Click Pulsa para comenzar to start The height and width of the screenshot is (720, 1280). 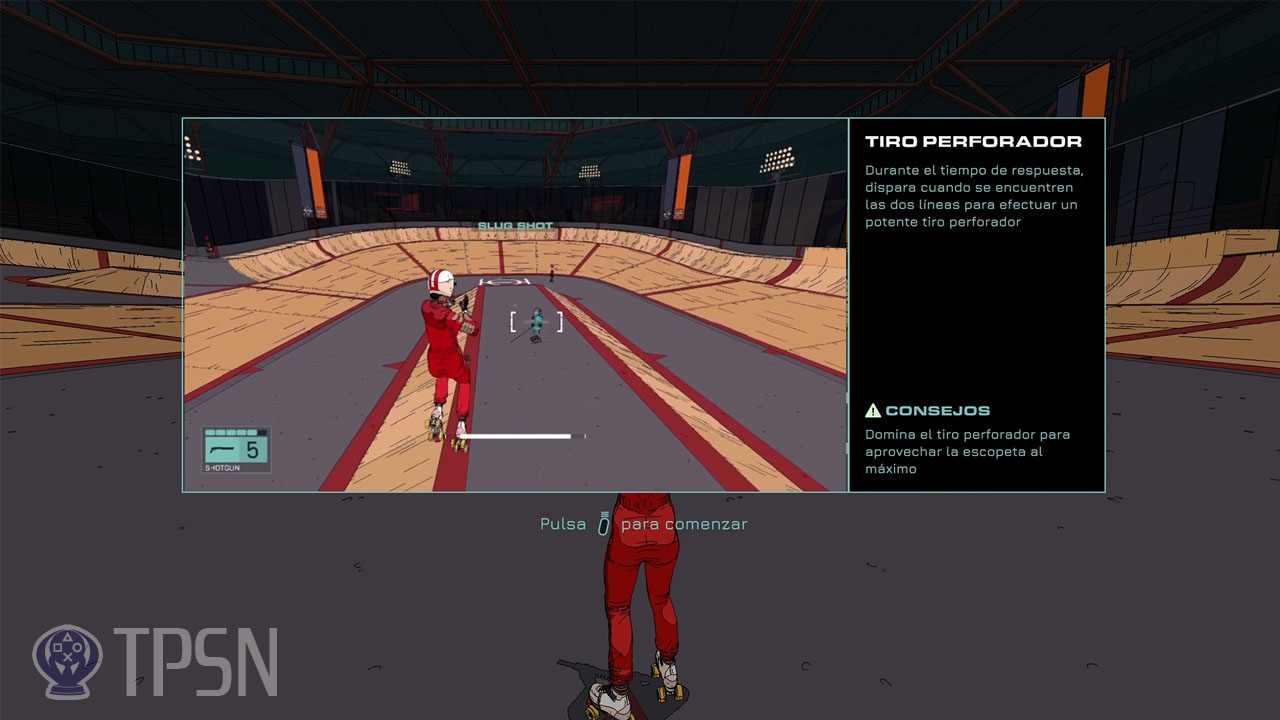click(644, 523)
